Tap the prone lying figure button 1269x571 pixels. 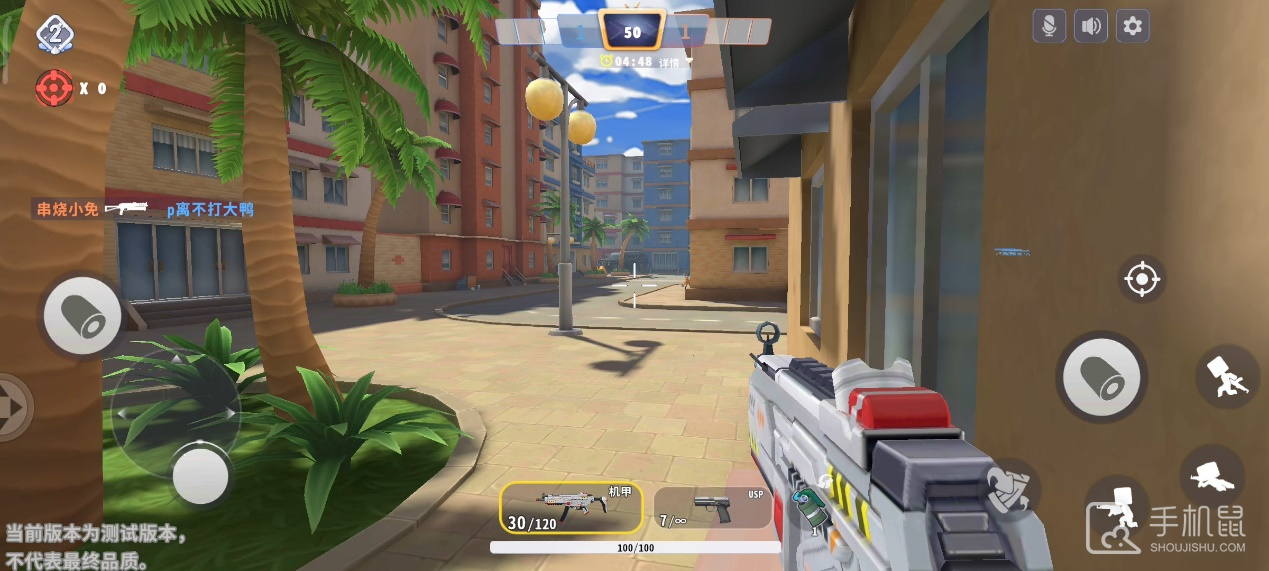click(1211, 475)
